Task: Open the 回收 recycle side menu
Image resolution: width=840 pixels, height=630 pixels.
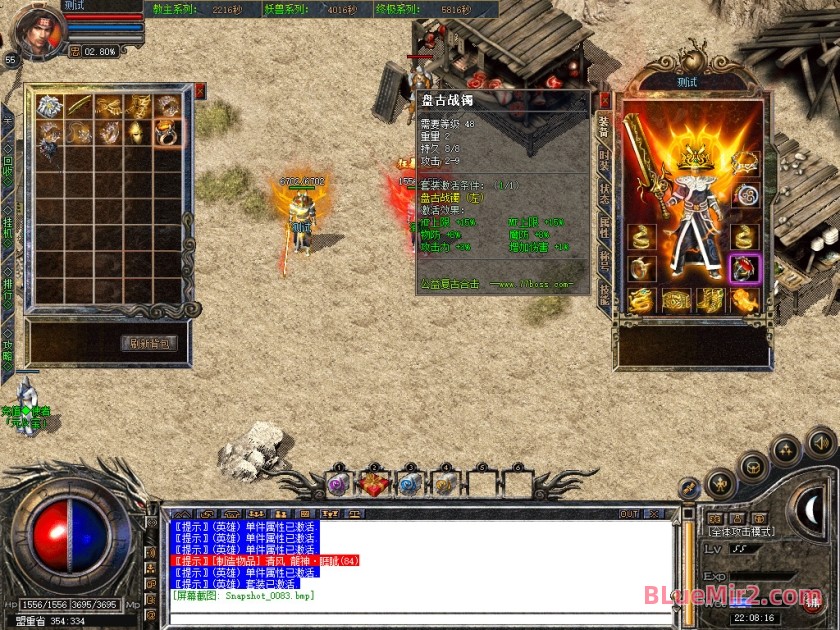Action: coord(8,165)
